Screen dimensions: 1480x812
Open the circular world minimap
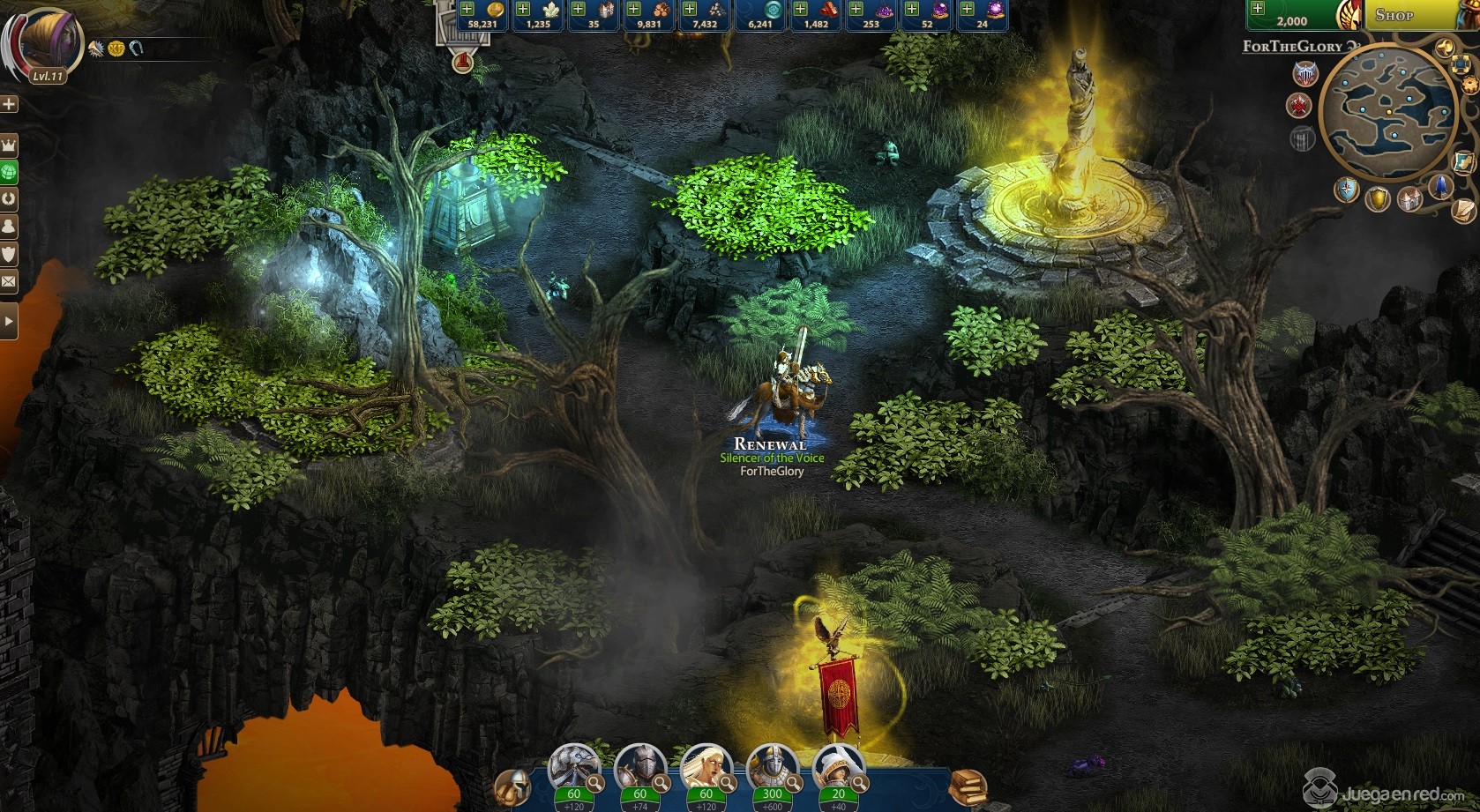pos(1388,112)
